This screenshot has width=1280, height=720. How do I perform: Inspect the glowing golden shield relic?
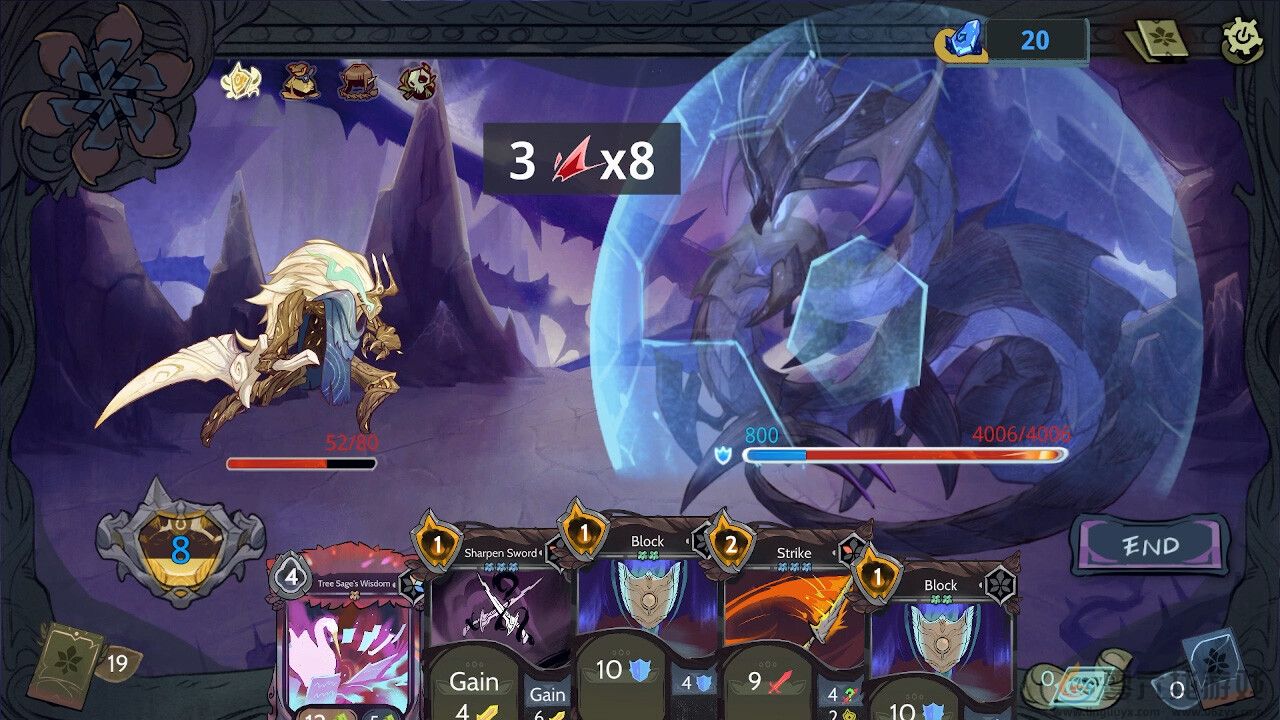[x=241, y=81]
